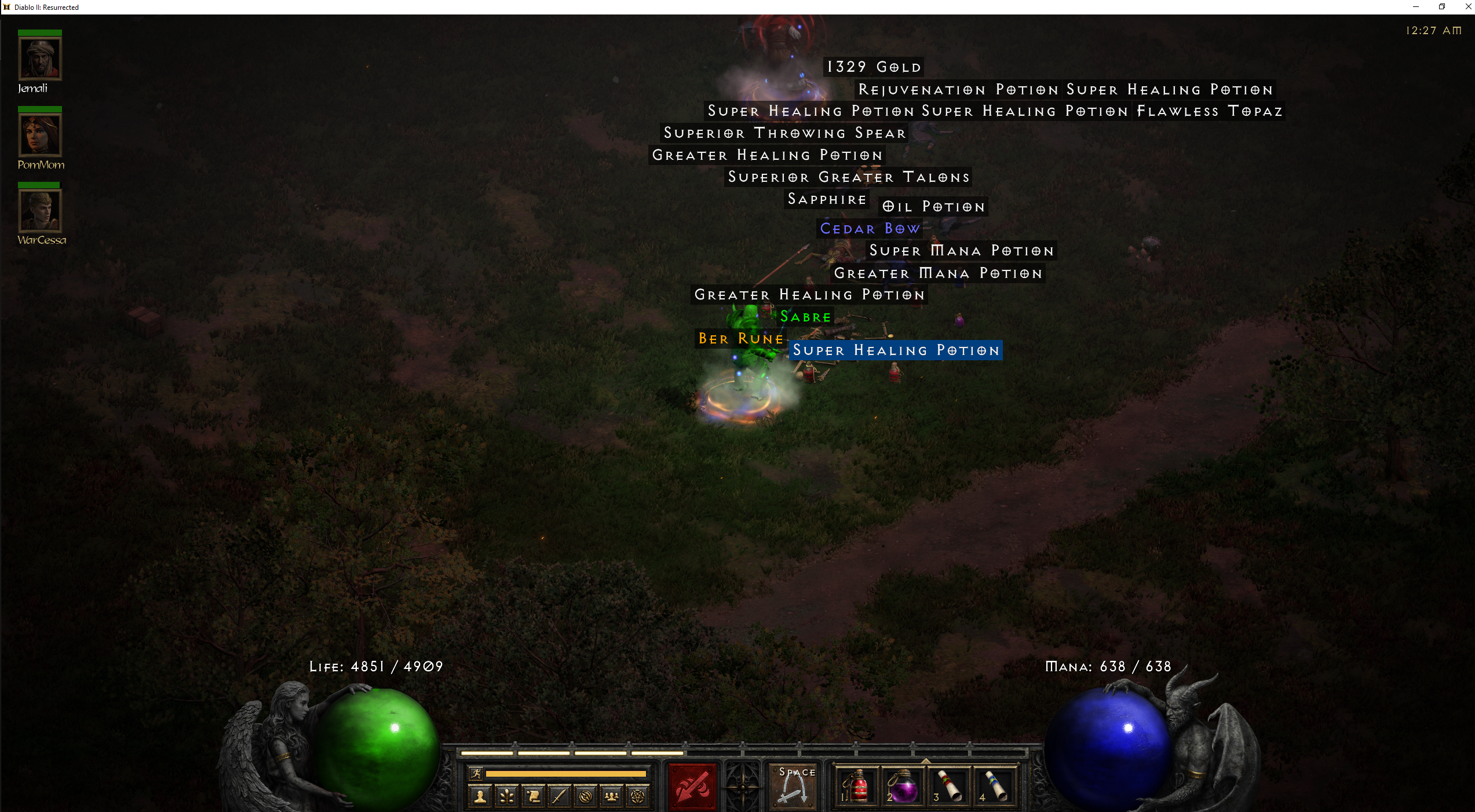Image resolution: width=1475 pixels, height=812 pixels.
Task: Select the Multiple Shot left skill icon
Action: tap(691, 788)
